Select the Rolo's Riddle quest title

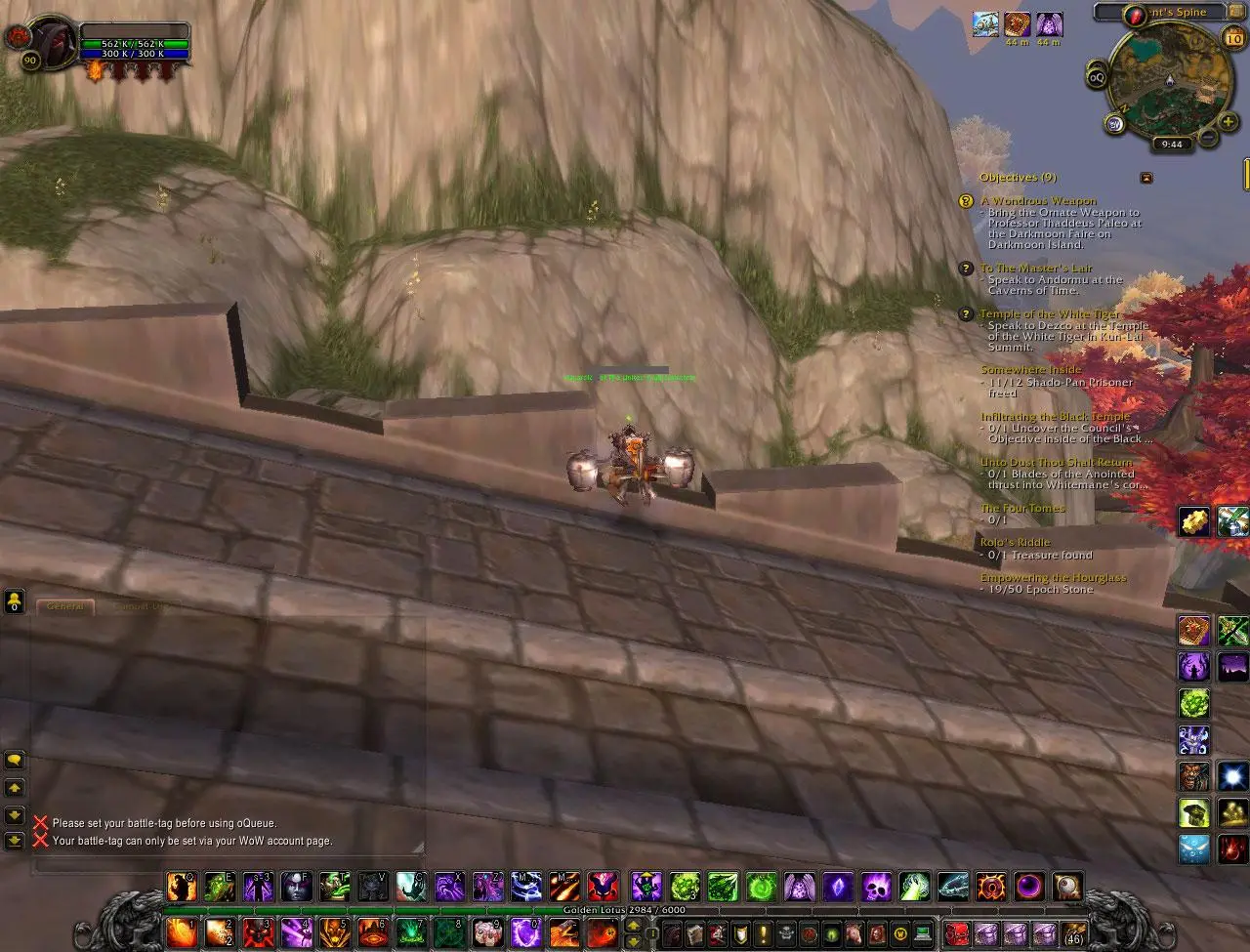(1015, 542)
